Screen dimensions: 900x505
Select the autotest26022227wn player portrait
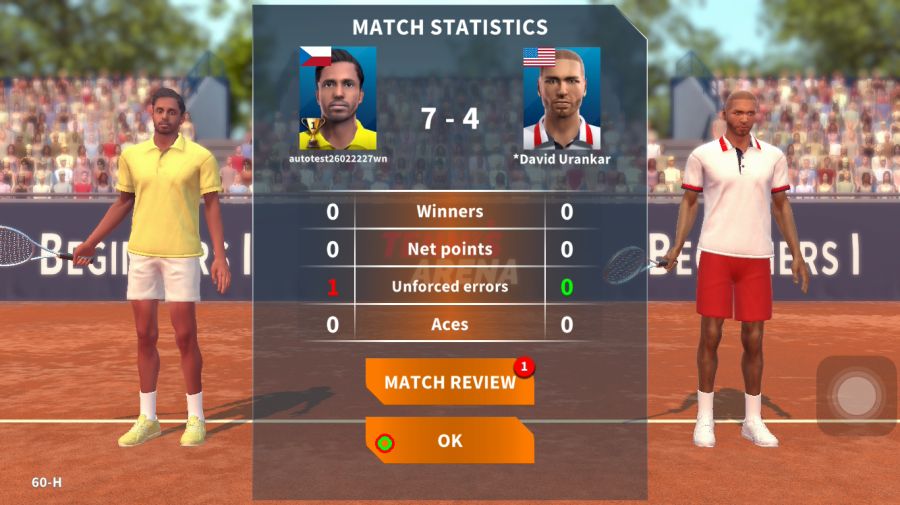pos(338,98)
